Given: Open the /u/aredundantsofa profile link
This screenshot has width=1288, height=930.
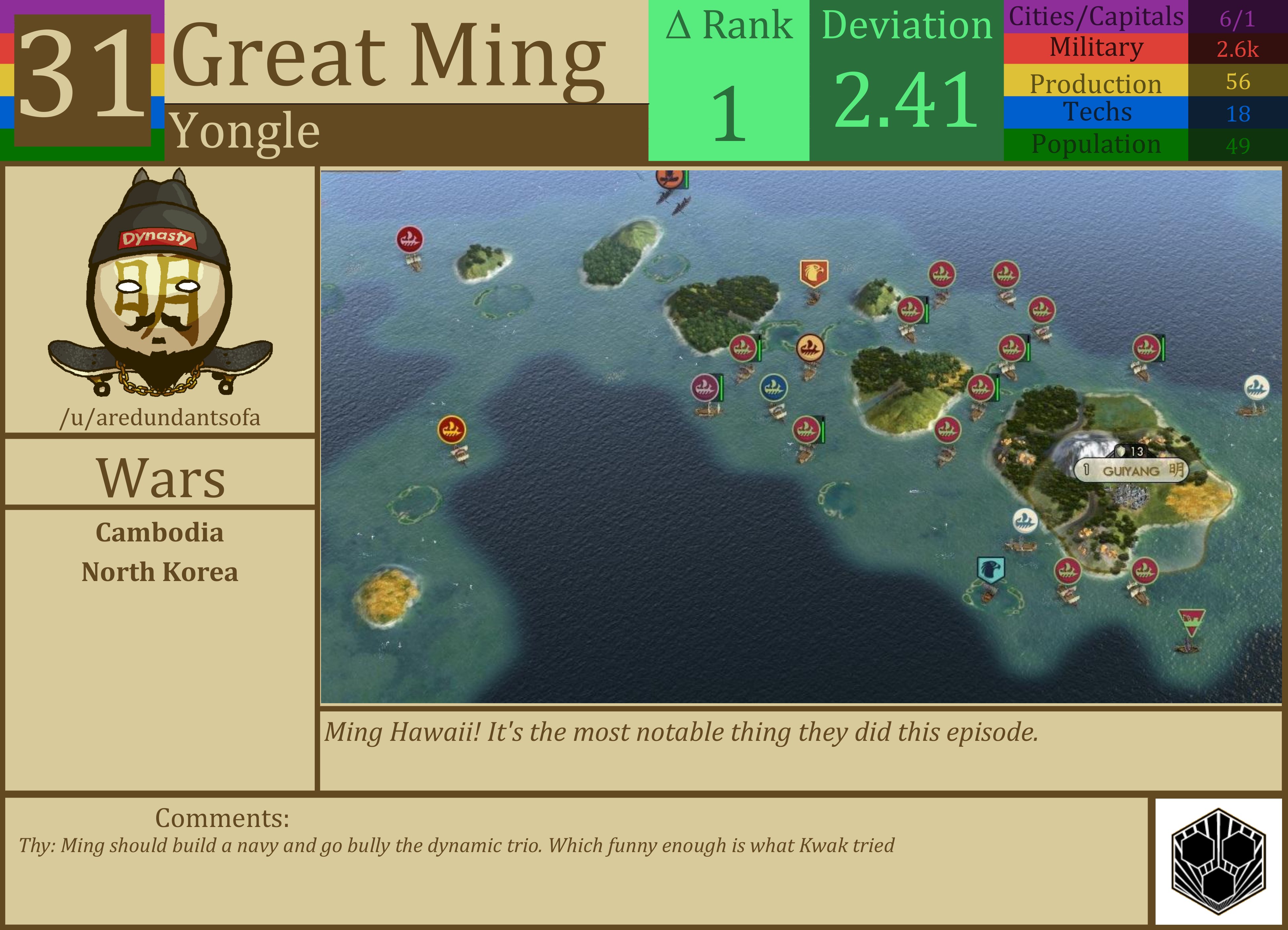Looking at the screenshot, I should pyautogui.click(x=160, y=418).
